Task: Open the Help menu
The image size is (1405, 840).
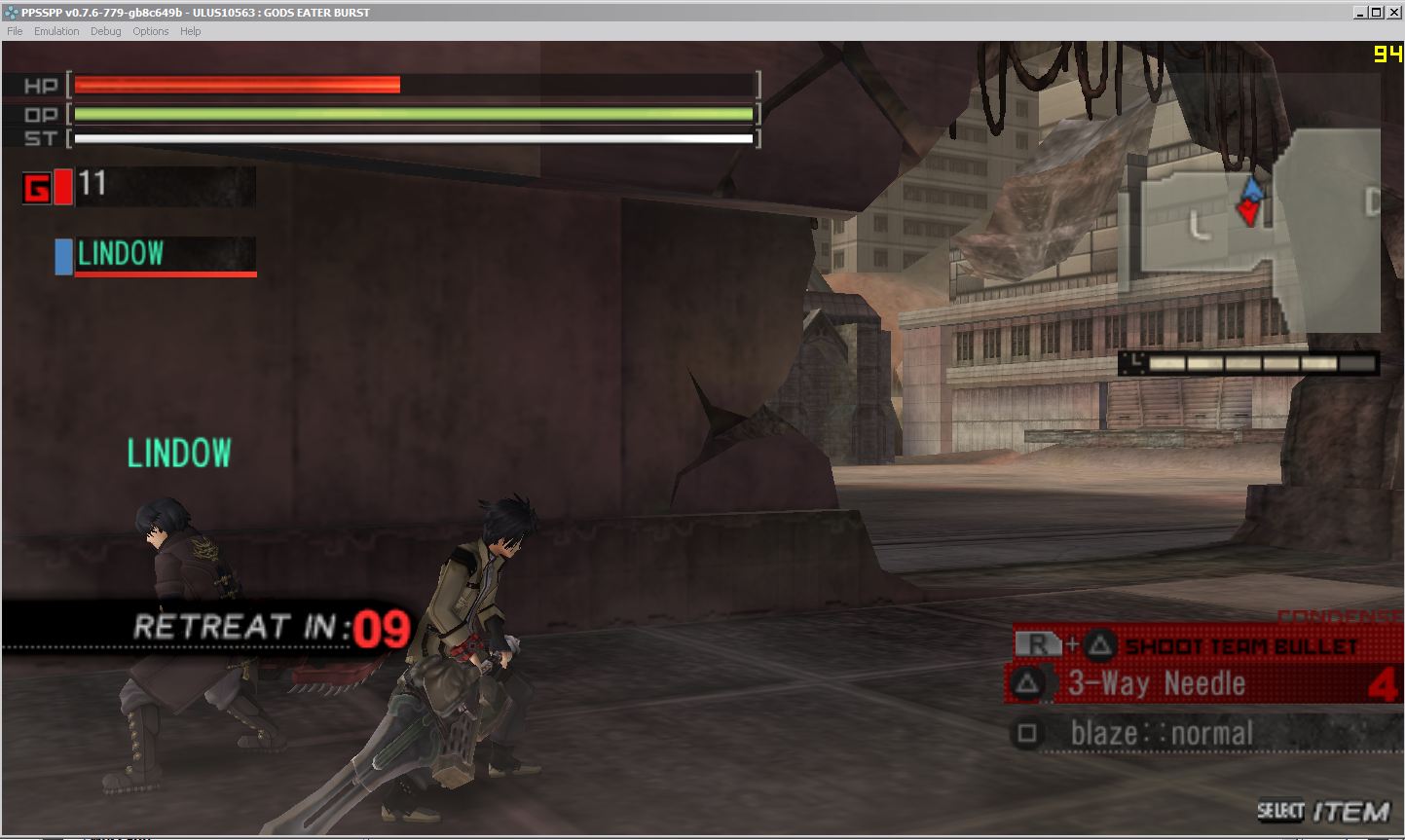Action: pyautogui.click(x=191, y=31)
